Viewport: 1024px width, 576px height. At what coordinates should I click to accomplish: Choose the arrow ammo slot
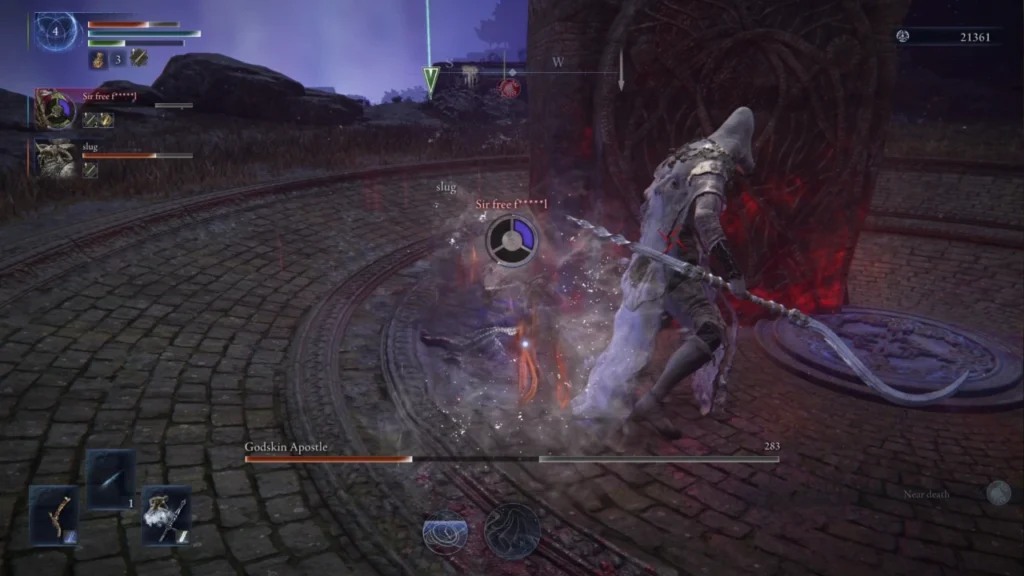[110, 480]
